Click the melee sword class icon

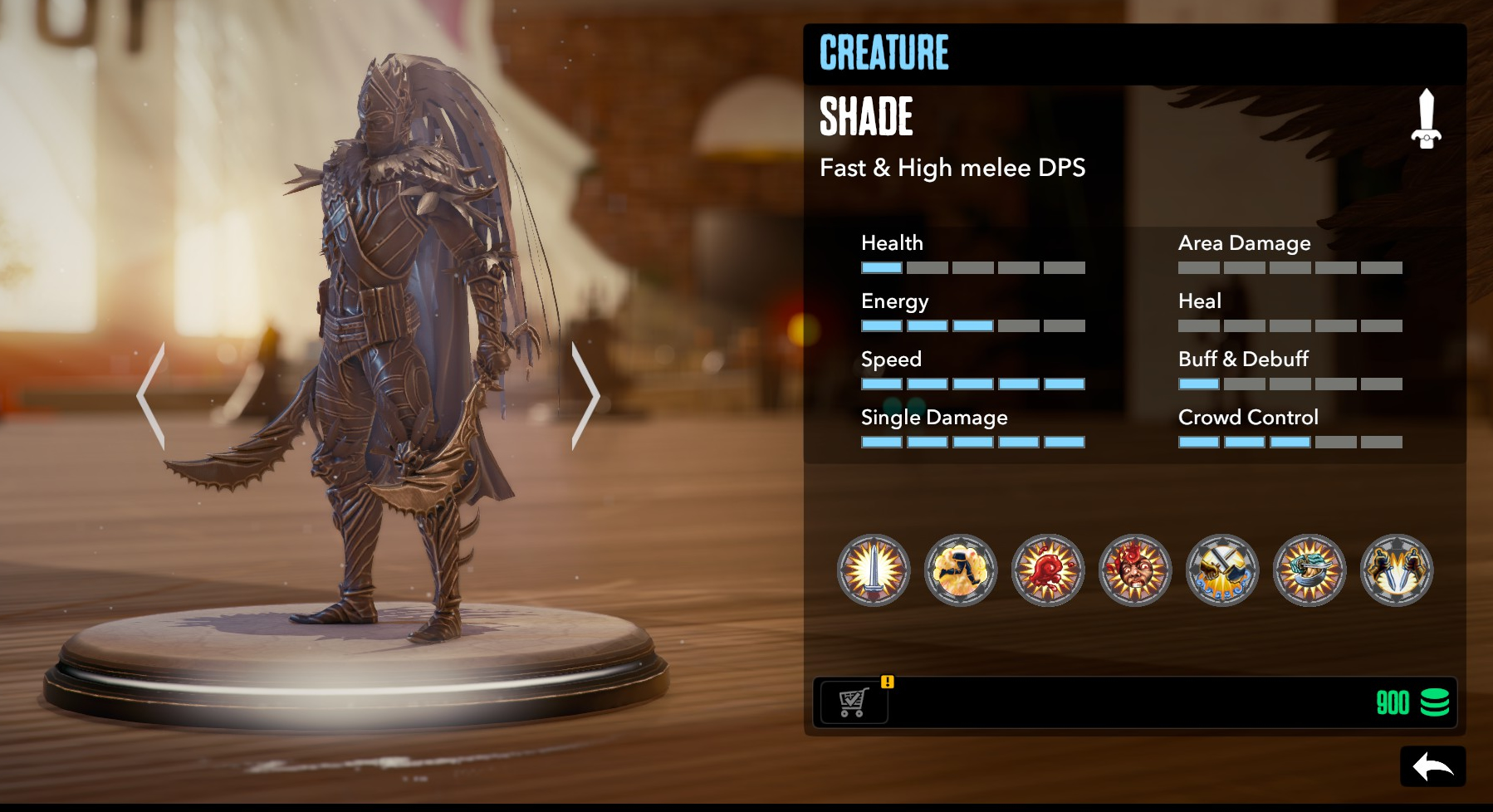[1426, 120]
